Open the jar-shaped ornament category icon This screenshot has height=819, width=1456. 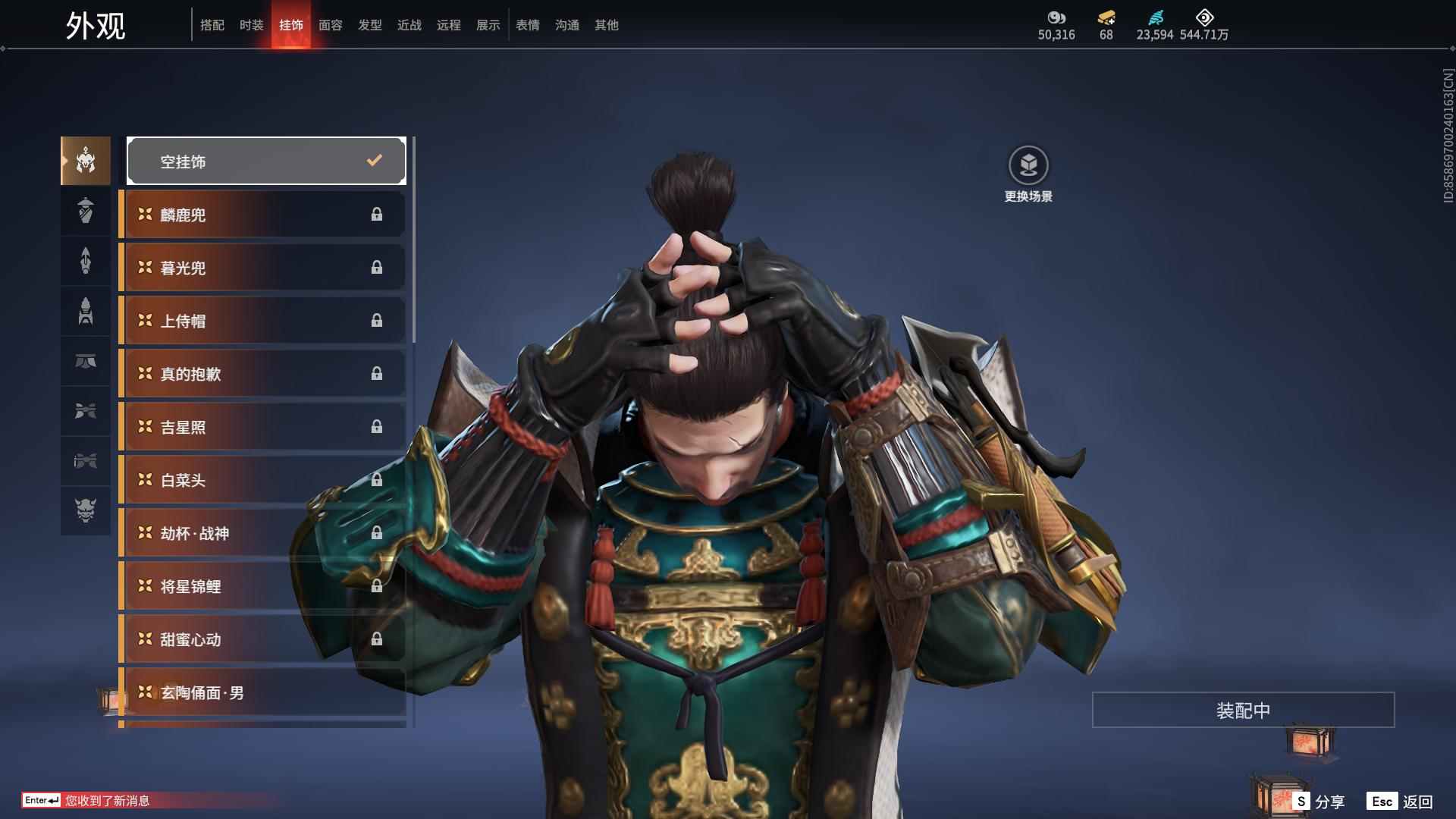click(85, 211)
